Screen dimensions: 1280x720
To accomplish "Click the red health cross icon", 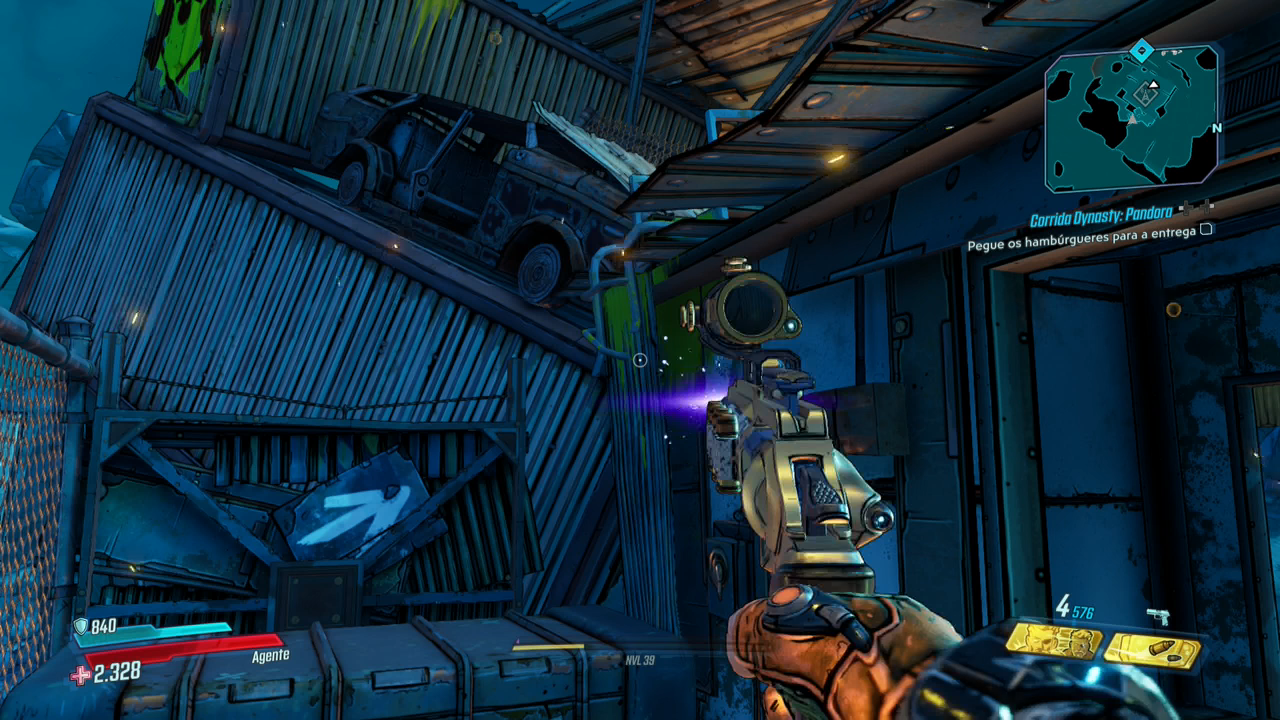I will [80, 675].
